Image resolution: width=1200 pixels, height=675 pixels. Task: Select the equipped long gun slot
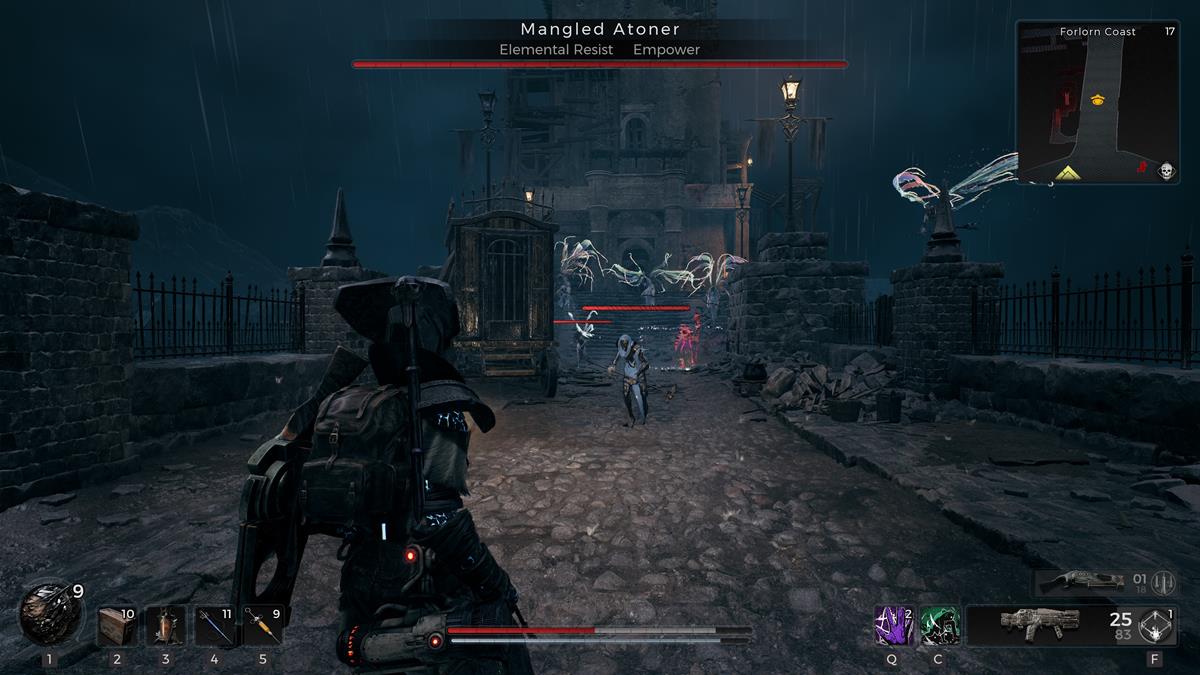point(1040,624)
